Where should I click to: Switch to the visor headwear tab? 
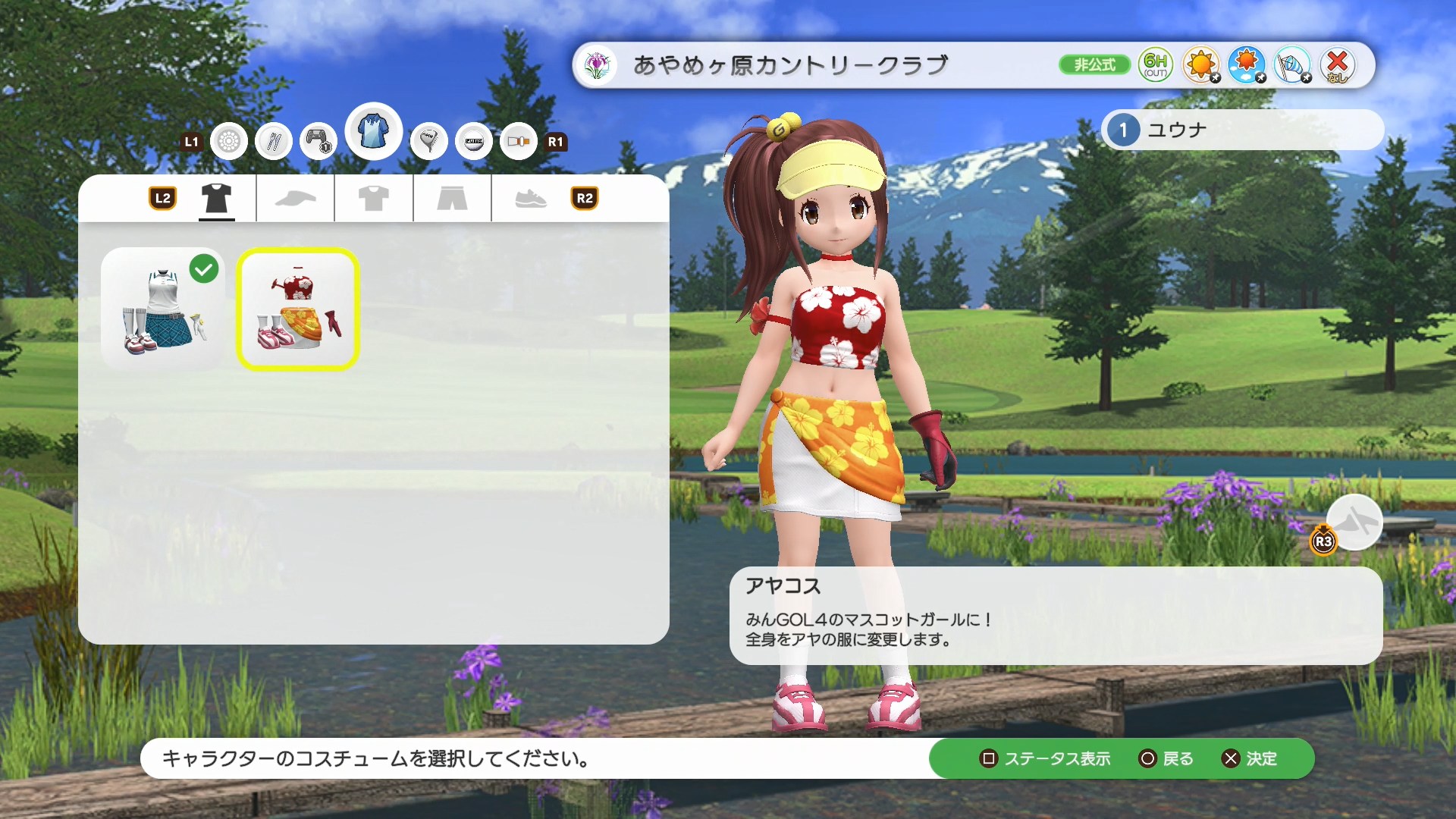[x=296, y=199]
